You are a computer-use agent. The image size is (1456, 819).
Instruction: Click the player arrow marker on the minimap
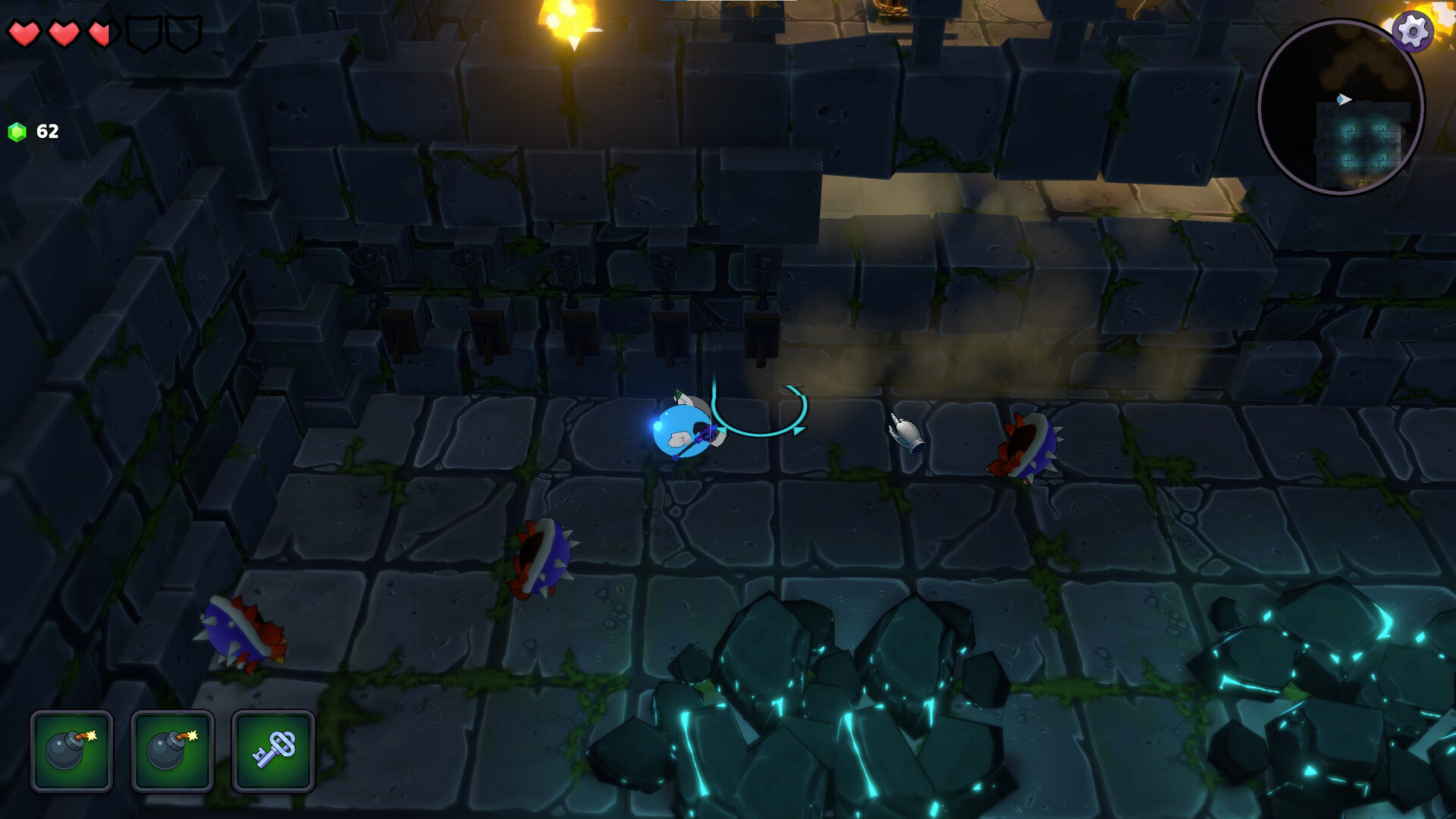pyautogui.click(x=1343, y=99)
